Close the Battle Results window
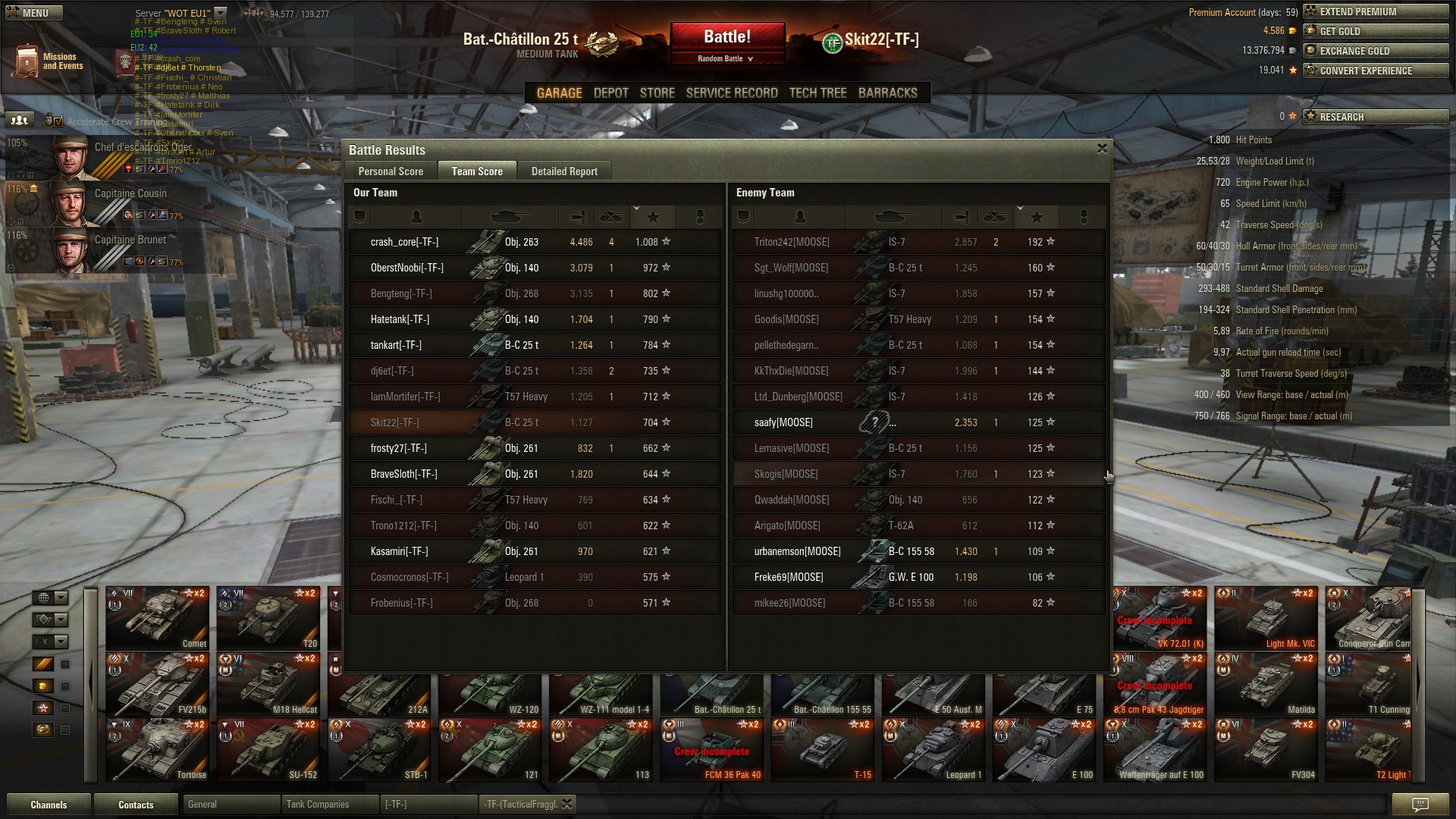 [1102, 149]
